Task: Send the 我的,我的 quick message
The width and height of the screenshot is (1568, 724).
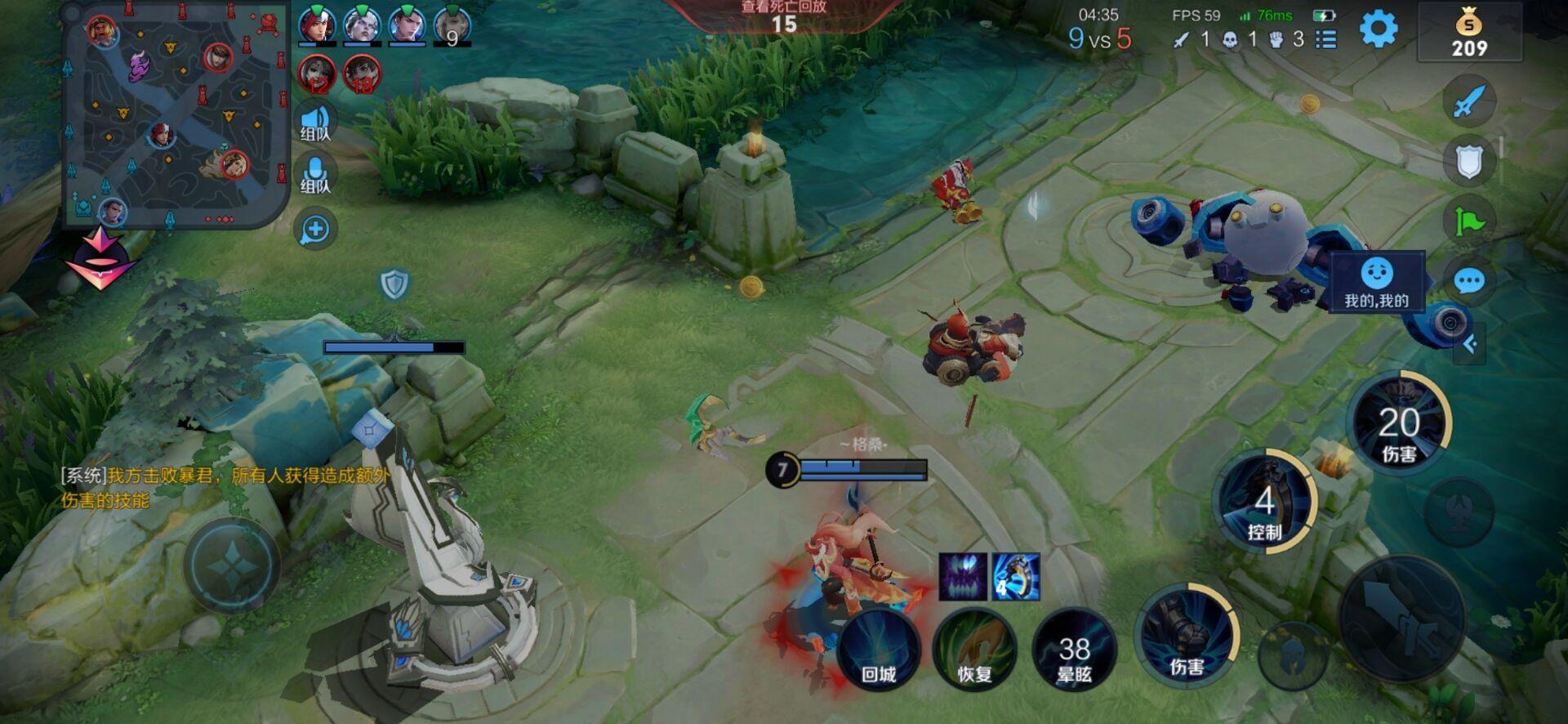Action: point(1377,282)
